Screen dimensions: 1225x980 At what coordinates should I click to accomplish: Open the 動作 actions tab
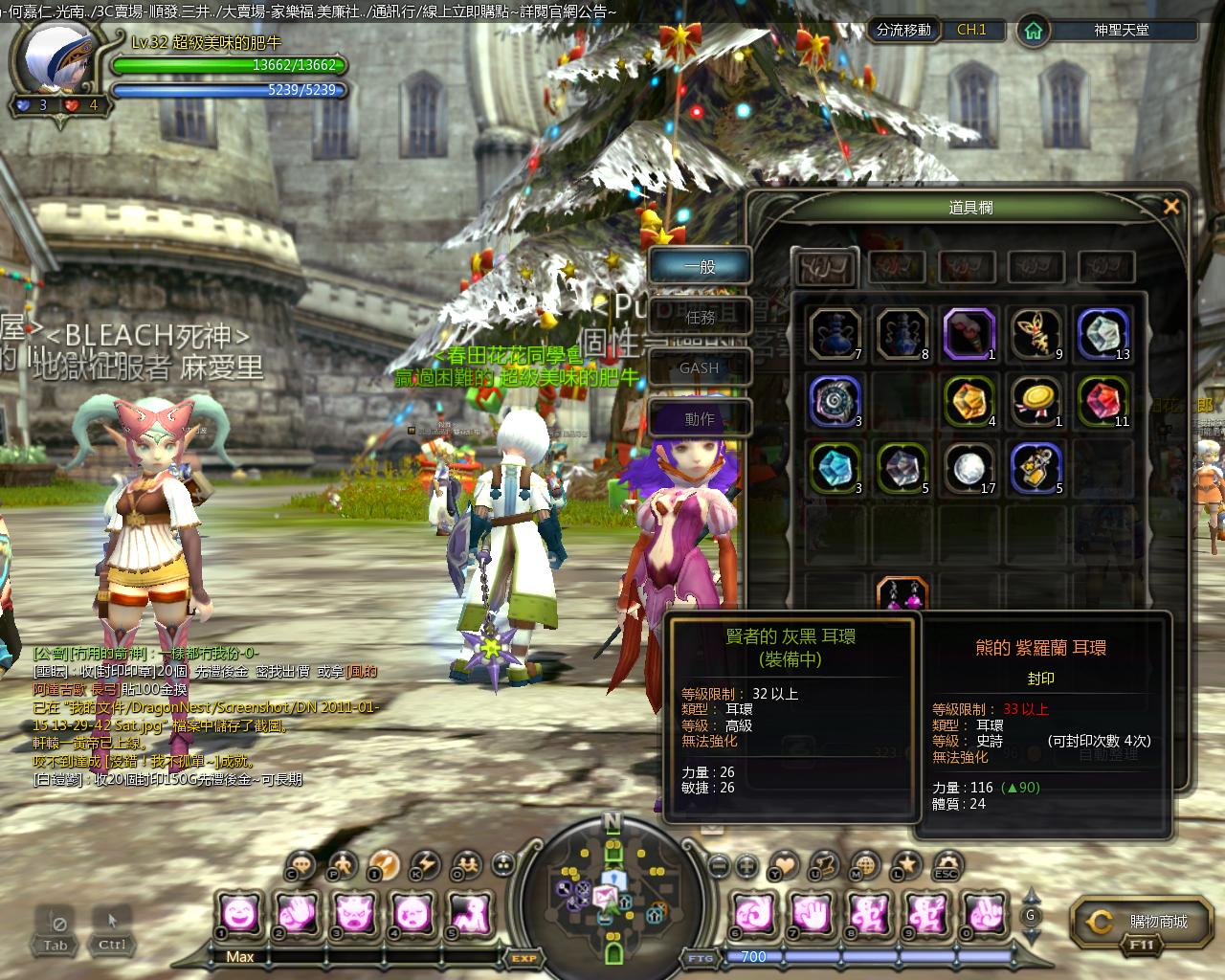pyautogui.click(x=700, y=418)
